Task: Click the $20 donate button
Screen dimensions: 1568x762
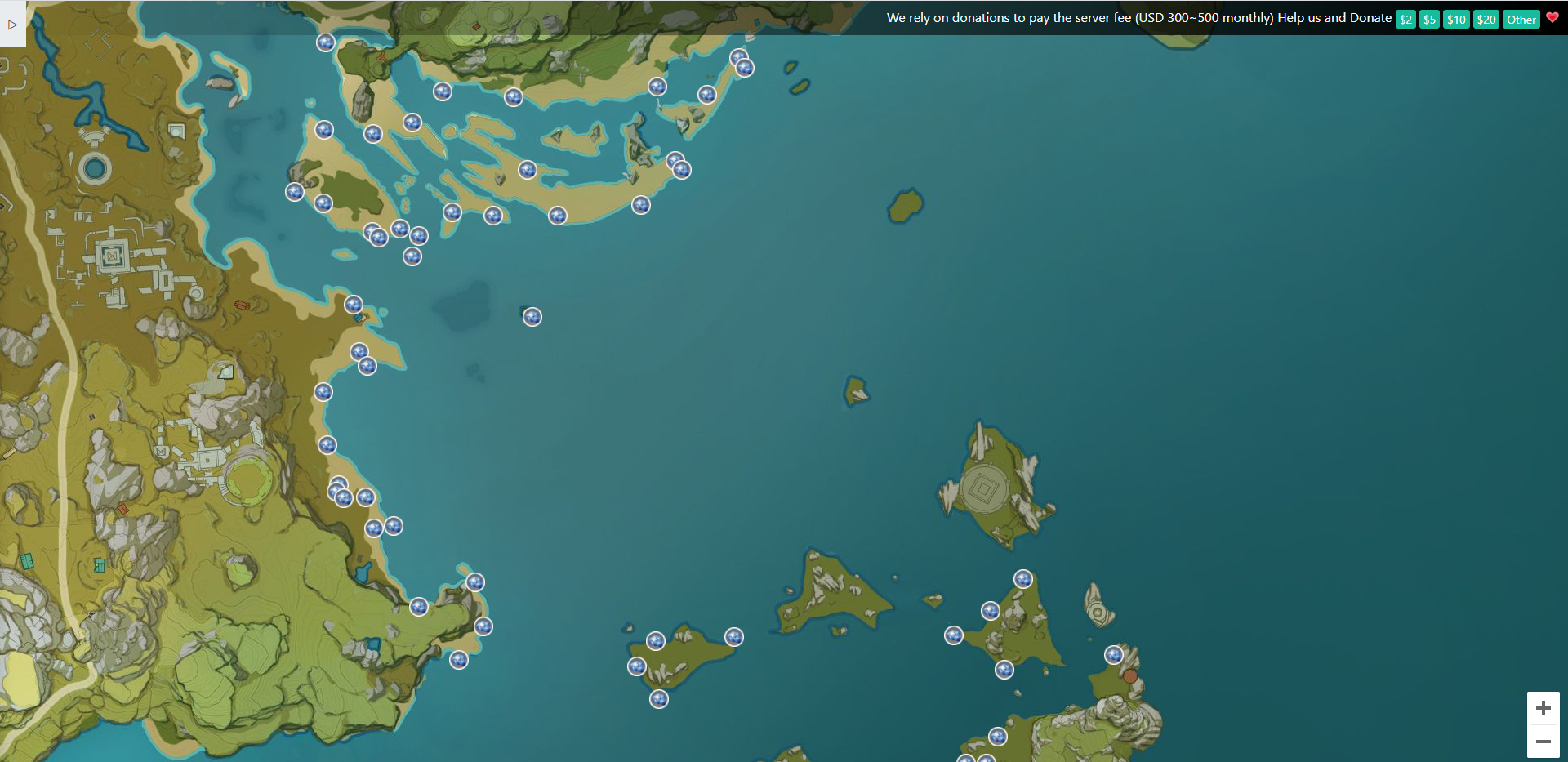Action: 1486,20
